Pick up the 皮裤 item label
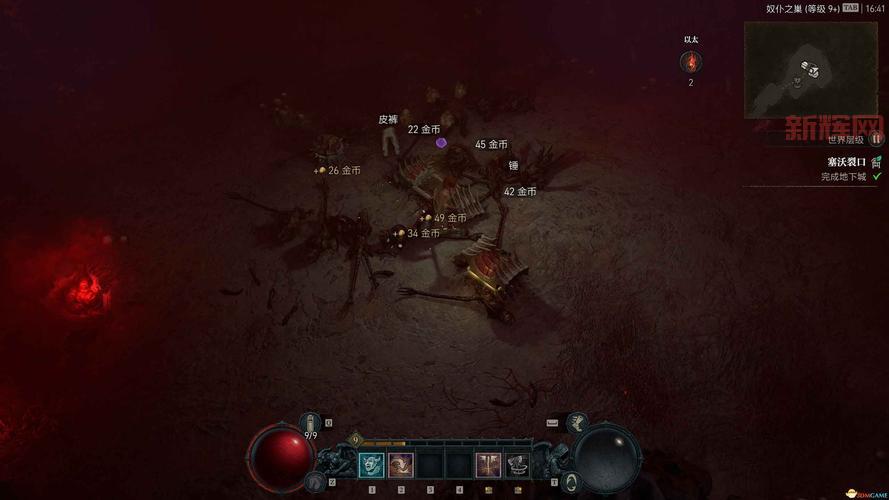 pos(388,120)
